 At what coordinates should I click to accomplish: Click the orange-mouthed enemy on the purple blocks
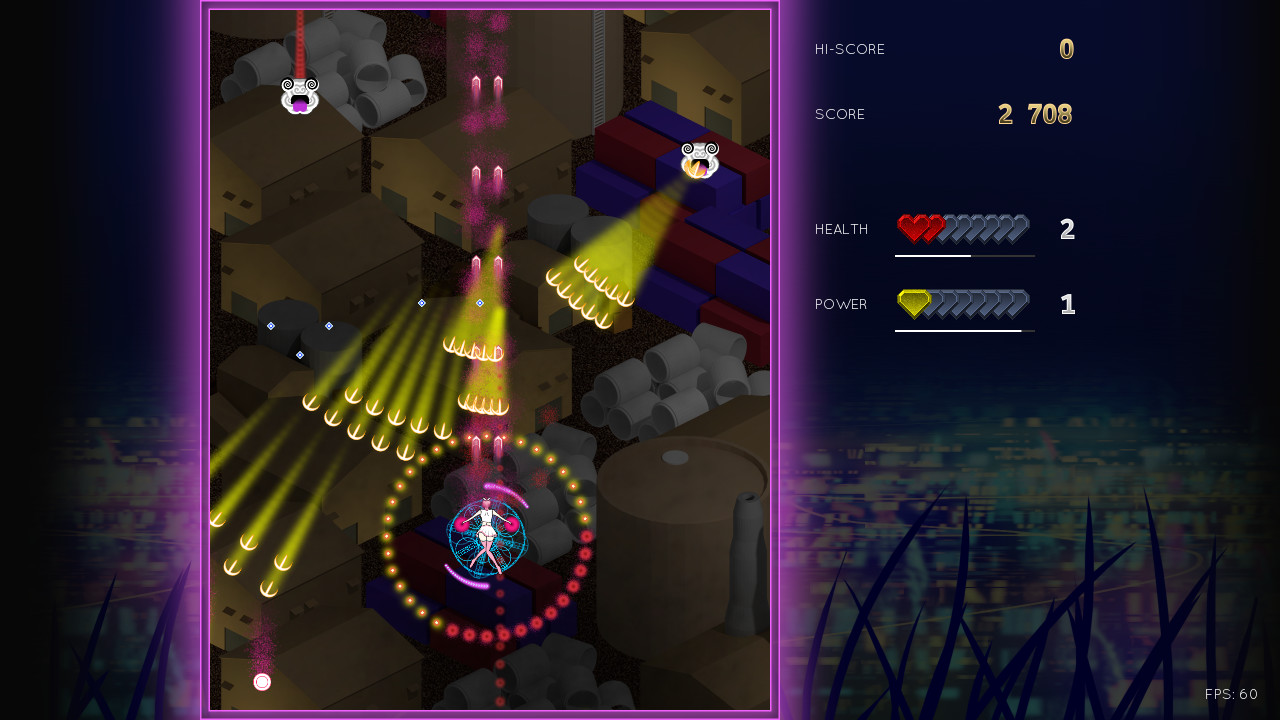(699, 160)
